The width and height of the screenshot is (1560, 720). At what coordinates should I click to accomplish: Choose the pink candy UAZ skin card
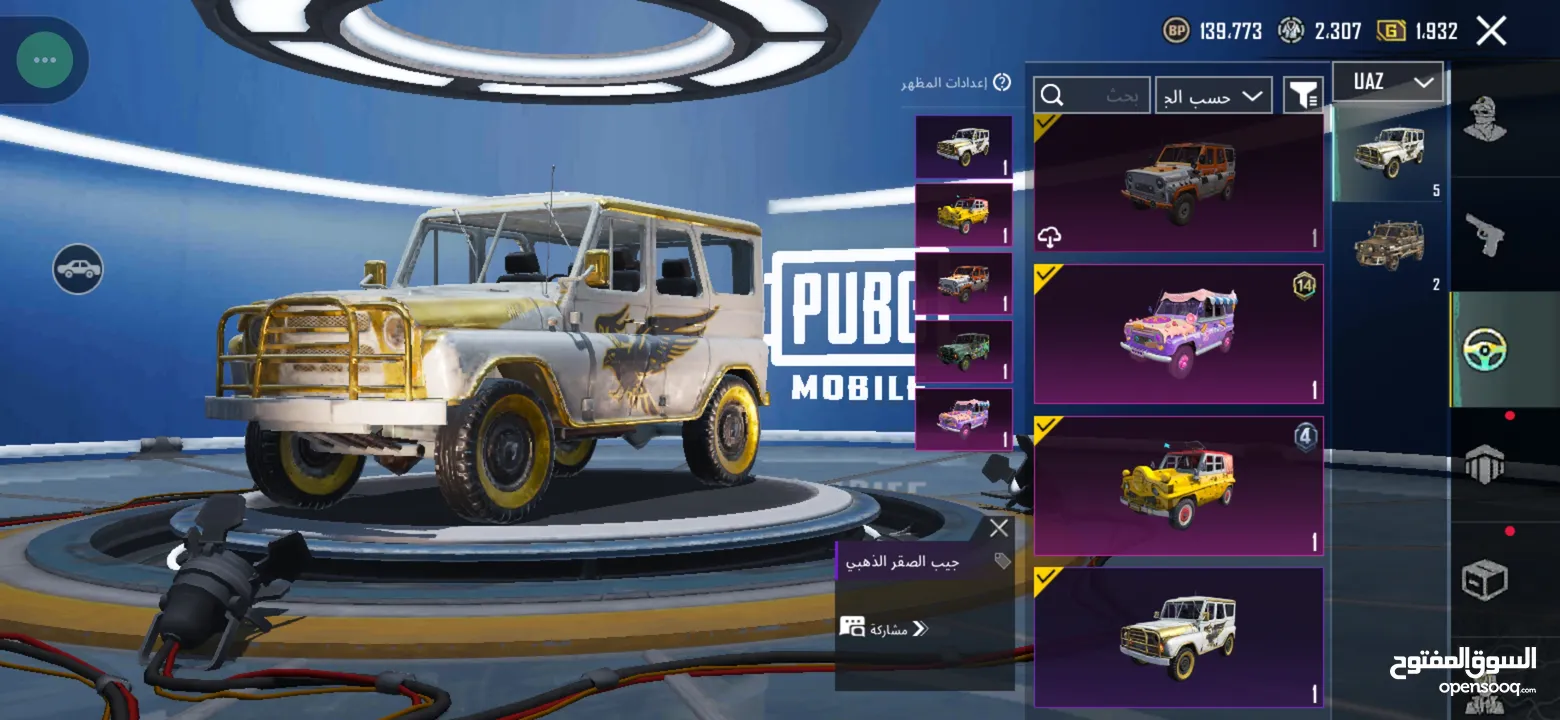pyautogui.click(x=1178, y=333)
